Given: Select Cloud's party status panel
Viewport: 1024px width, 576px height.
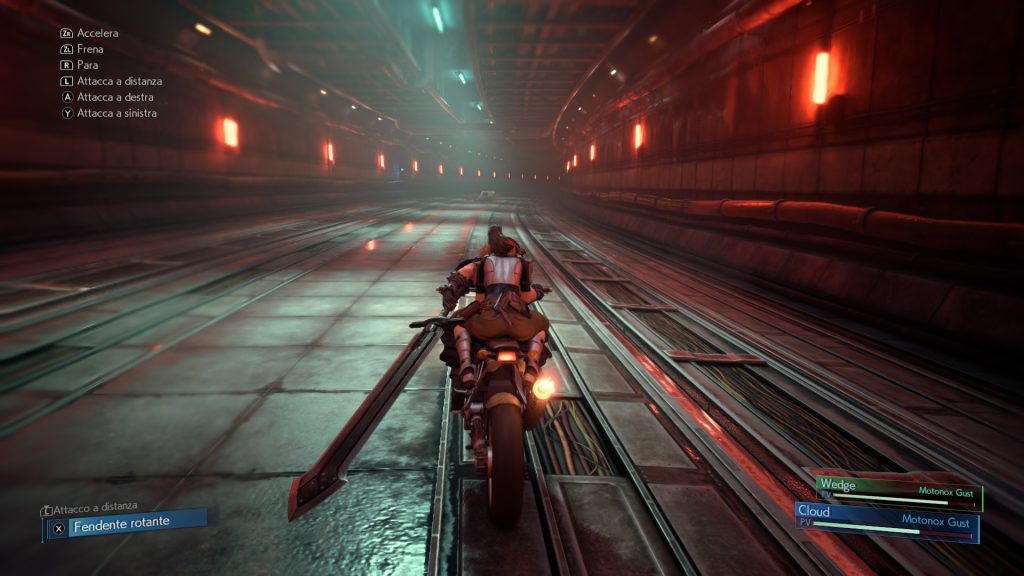Looking at the screenshot, I should 886,521.
